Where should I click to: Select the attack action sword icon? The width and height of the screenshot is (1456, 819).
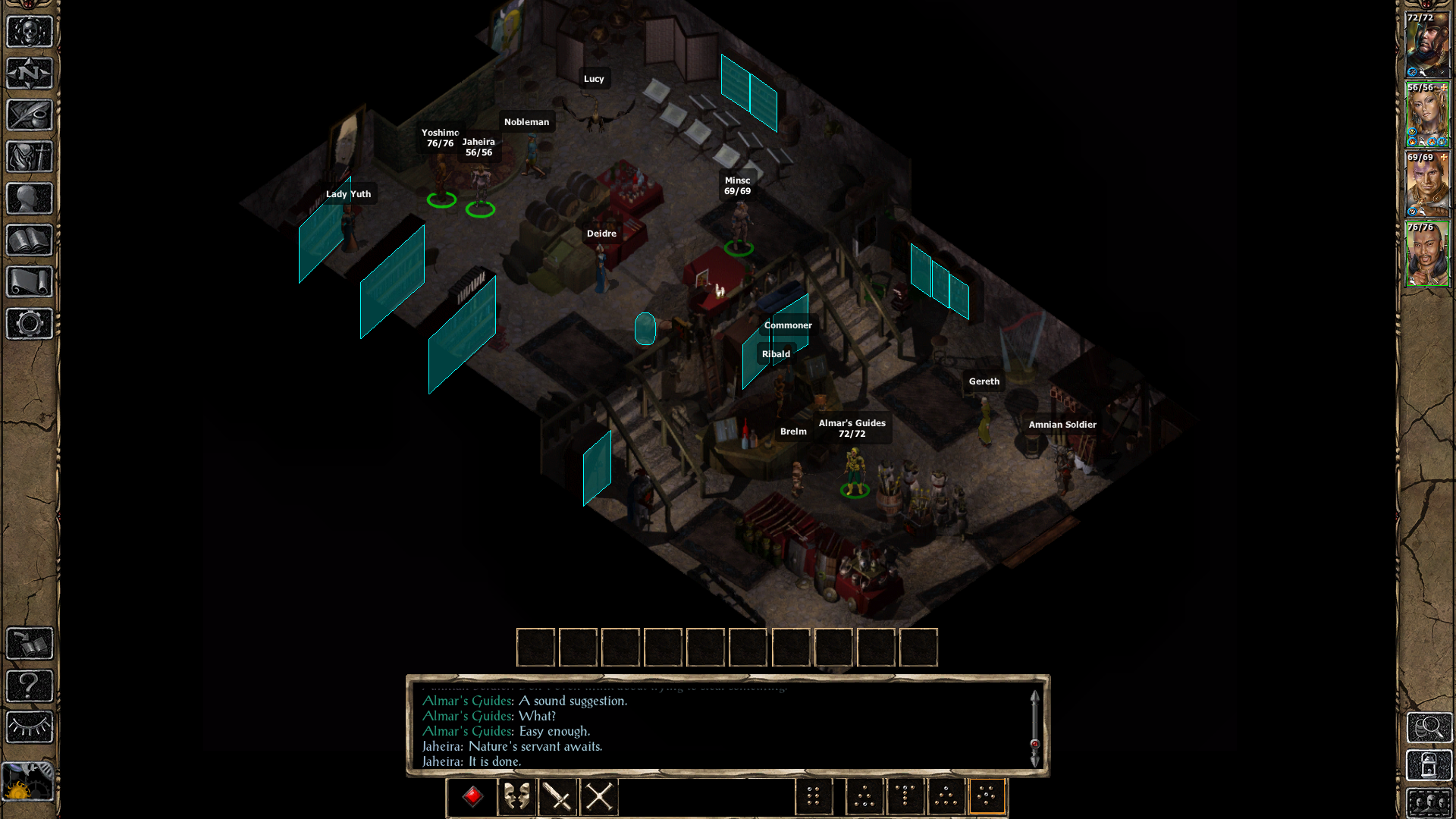[x=557, y=795]
